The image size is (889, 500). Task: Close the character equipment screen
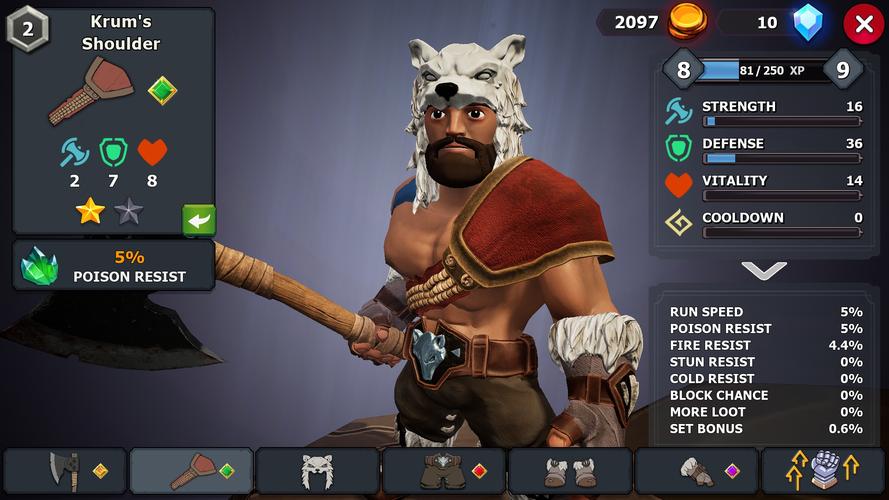pos(863,23)
